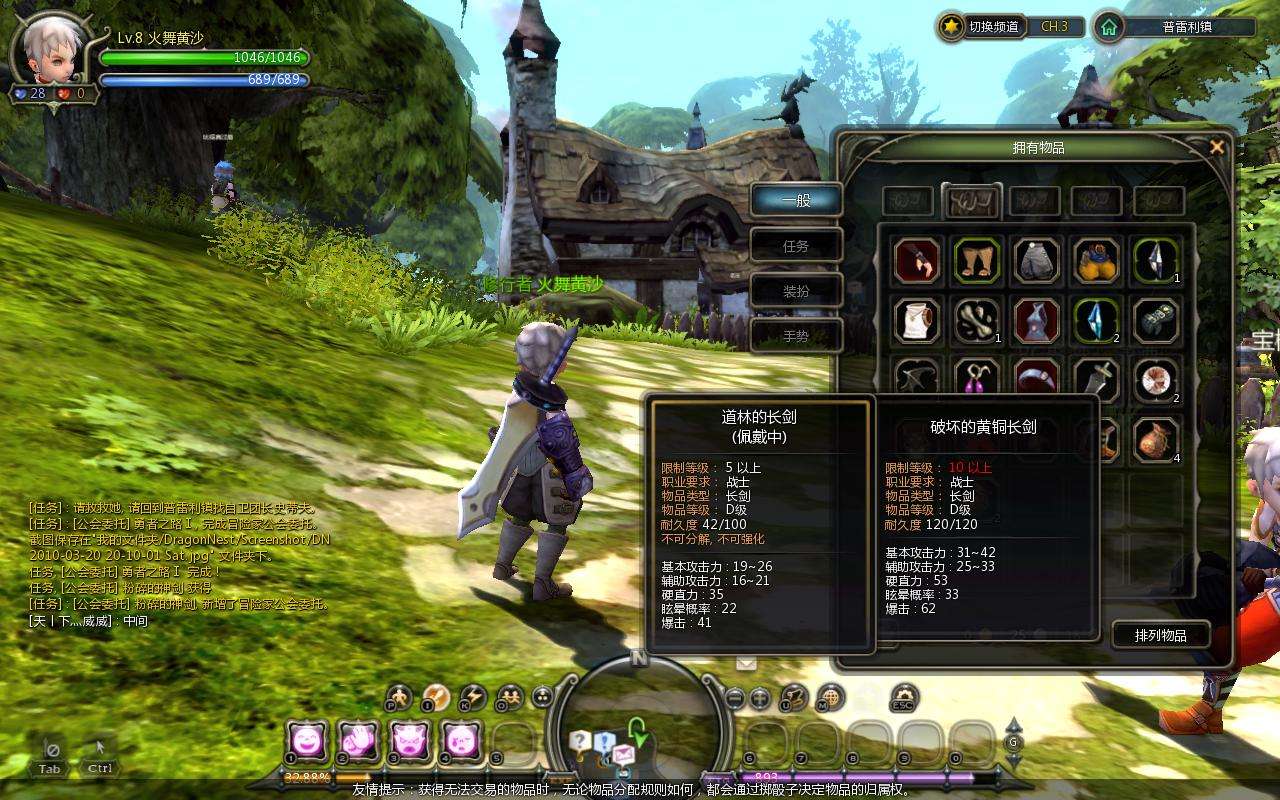Open the 装扮 inventory tab
This screenshot has height=800, width=1280.
[x=796, y=291]
